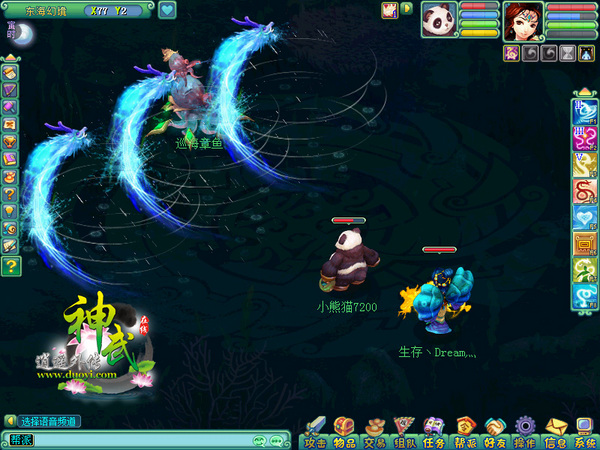Activate the orange treasure chest skill slot
The height and width of the screenshot is (450, 600).
[x=584, y=241]
